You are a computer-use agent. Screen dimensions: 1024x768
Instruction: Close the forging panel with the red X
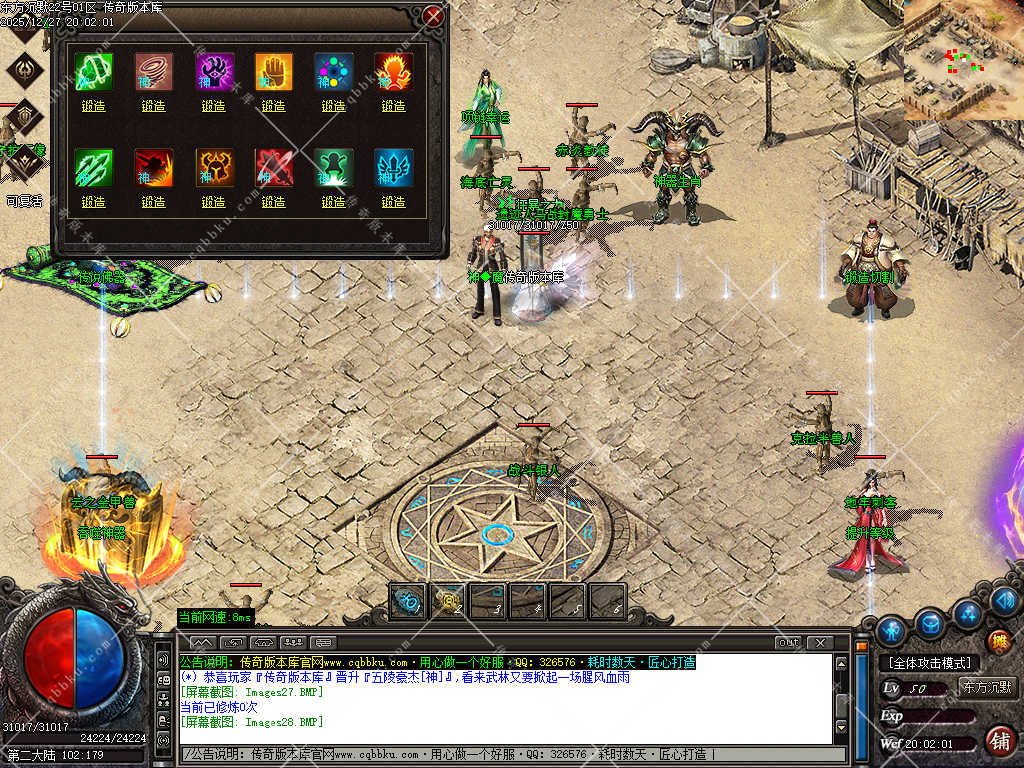pos(433,16)
